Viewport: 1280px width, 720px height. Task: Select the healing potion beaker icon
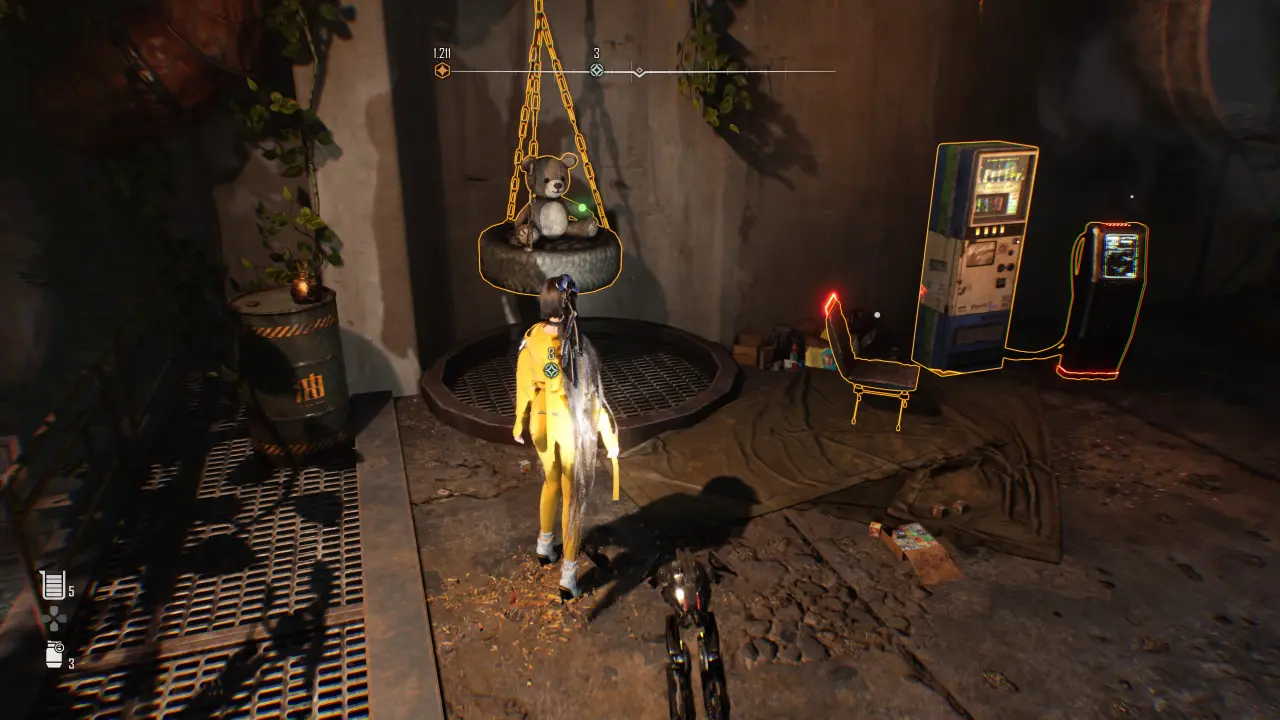tap(52, 585)
